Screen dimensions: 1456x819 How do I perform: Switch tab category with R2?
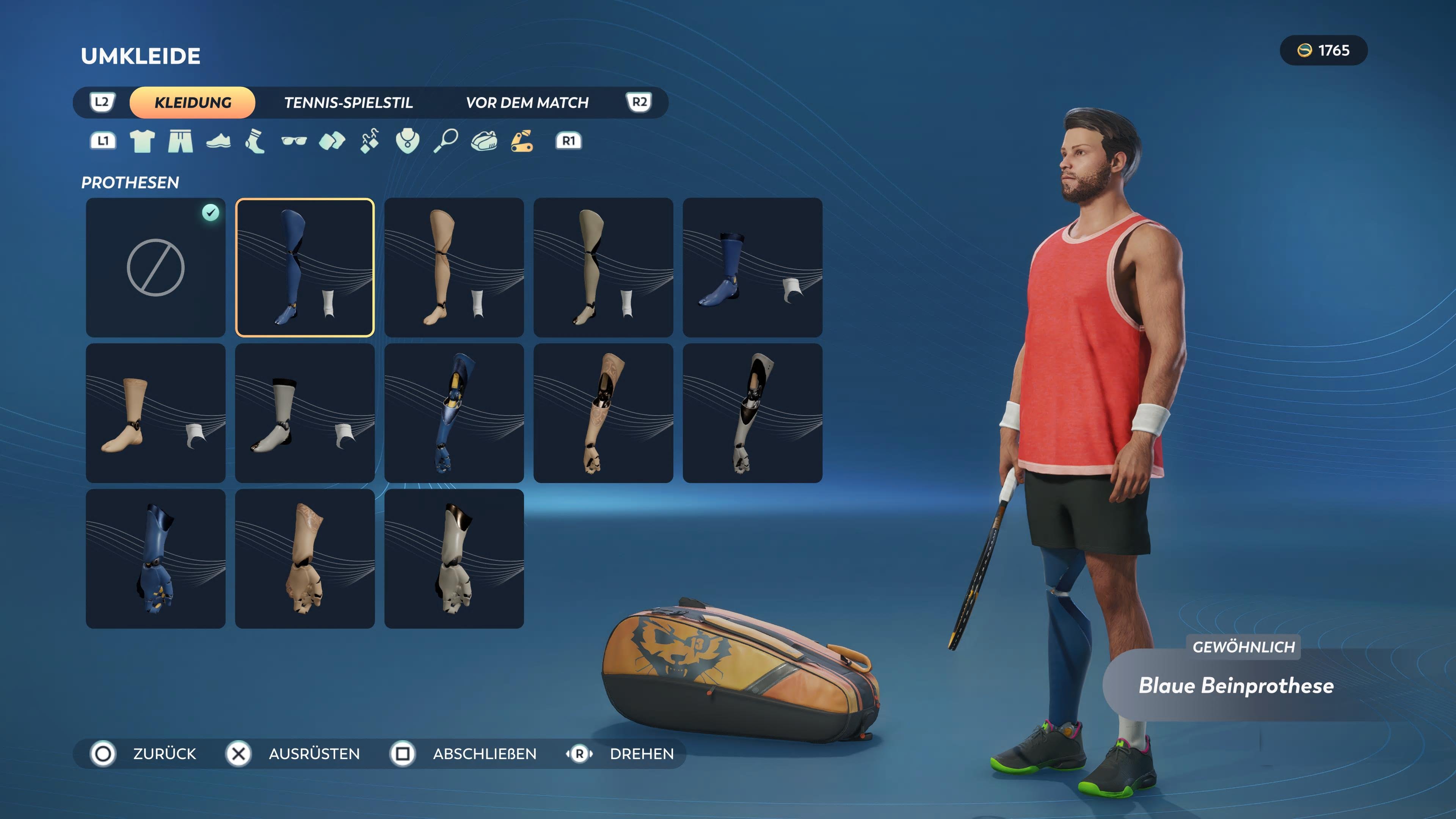pos(638,102)
